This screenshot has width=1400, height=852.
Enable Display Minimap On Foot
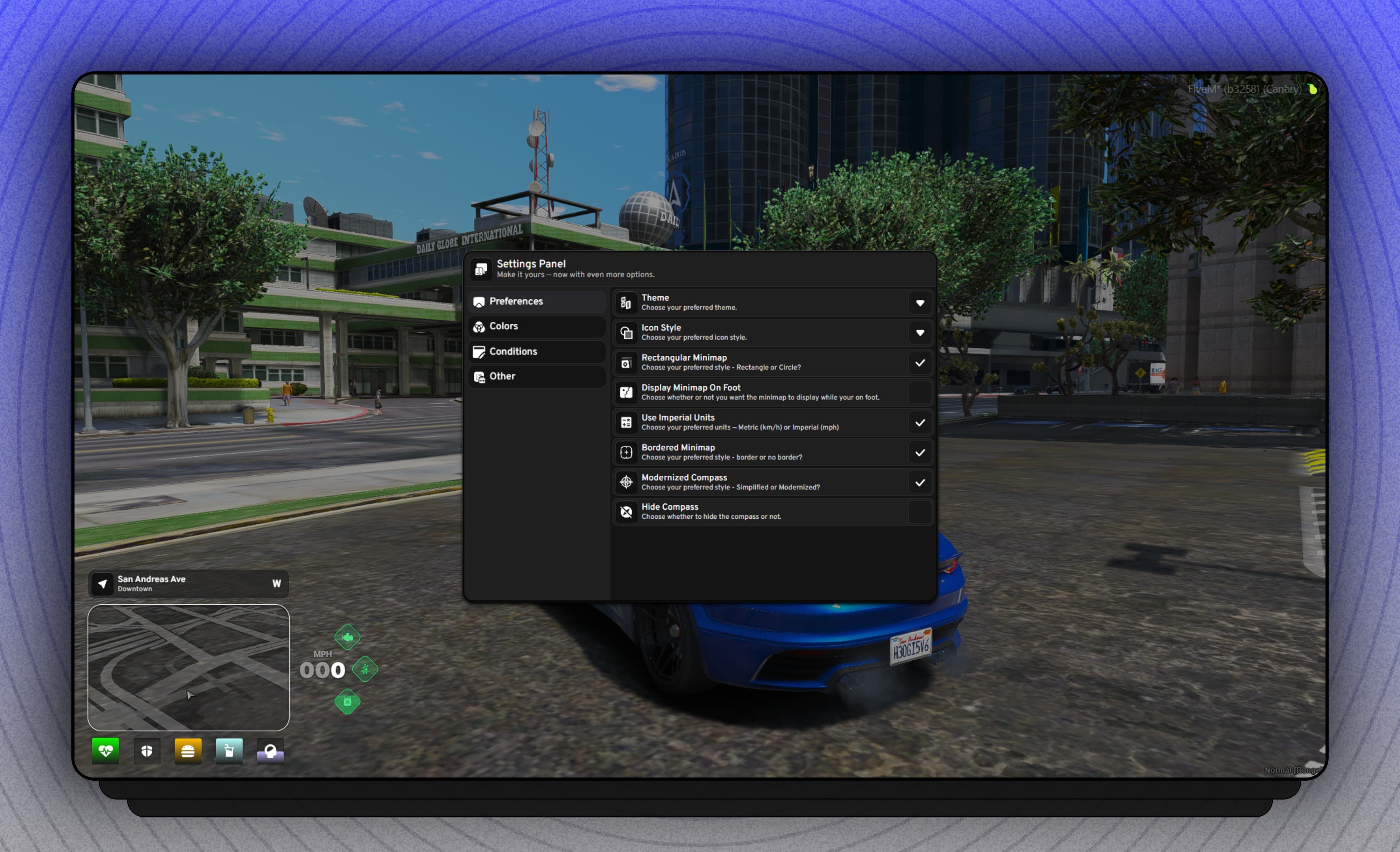[920, 392]
